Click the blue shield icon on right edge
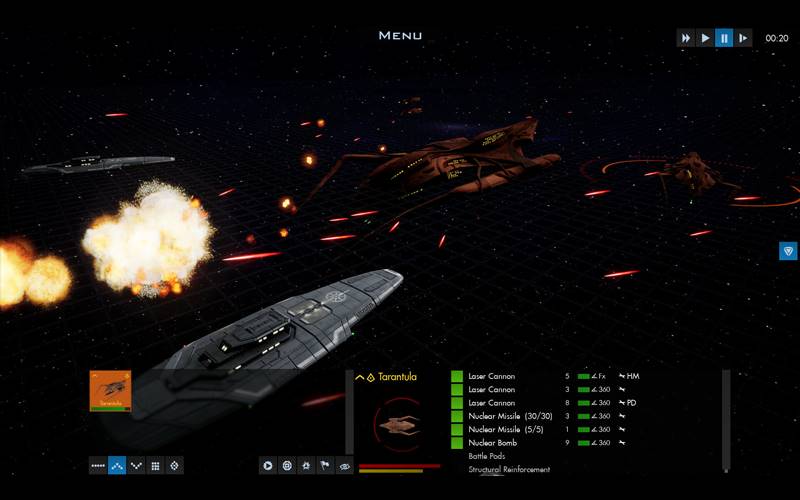 [788, 251]
